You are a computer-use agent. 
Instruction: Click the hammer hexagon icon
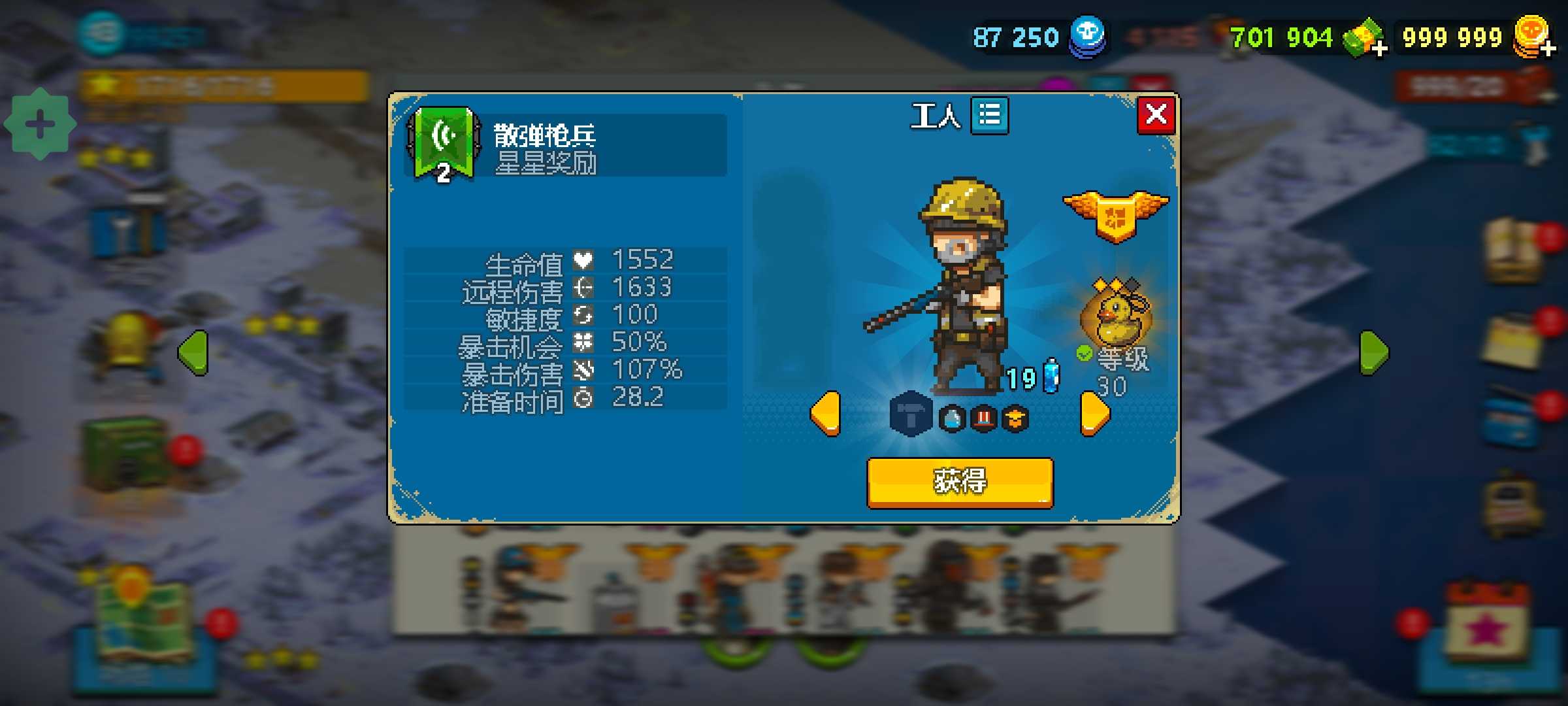pyautogui.click(x=911, y=414)
